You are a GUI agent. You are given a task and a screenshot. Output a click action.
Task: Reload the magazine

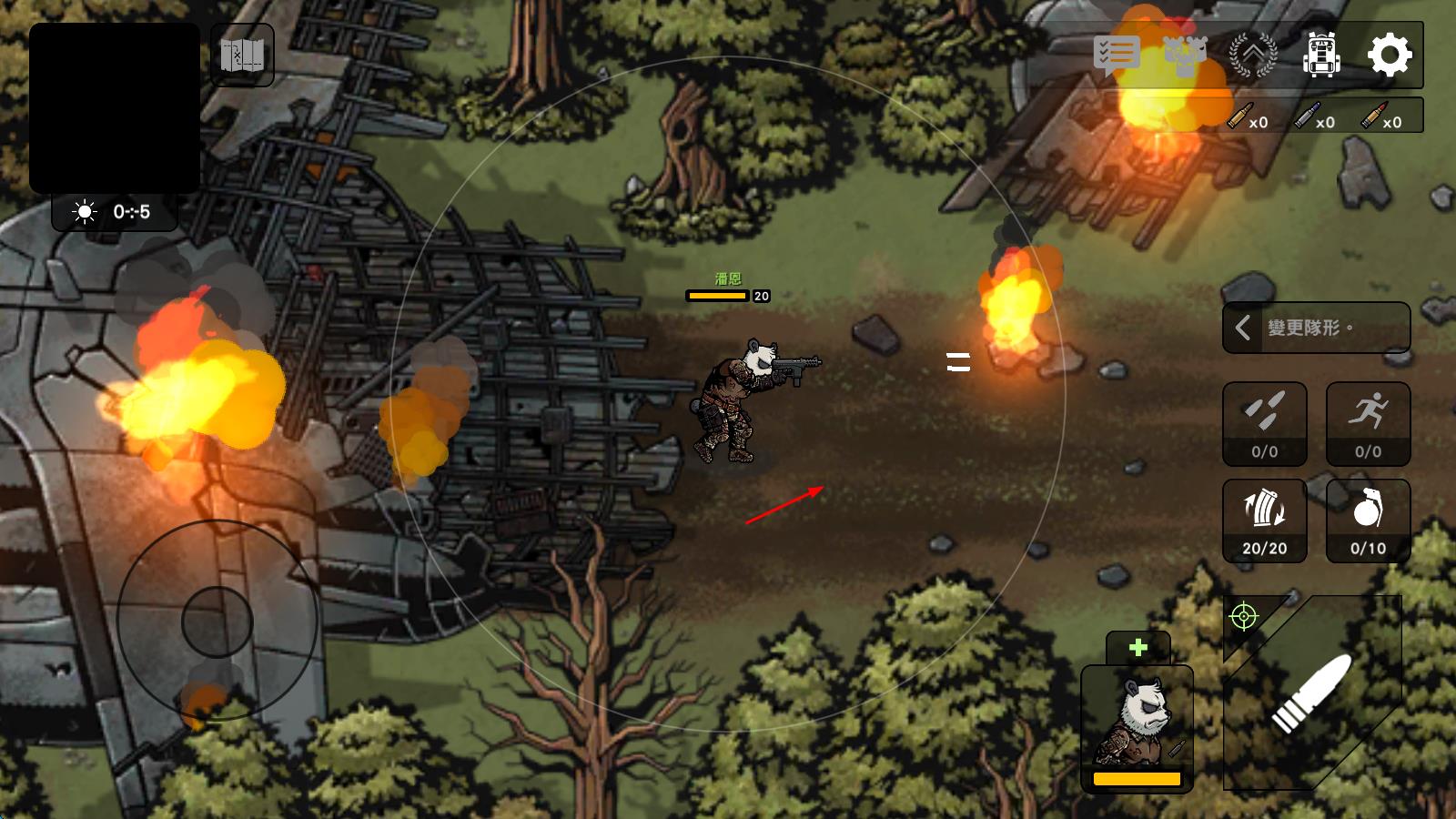(x=1264, y=521)
